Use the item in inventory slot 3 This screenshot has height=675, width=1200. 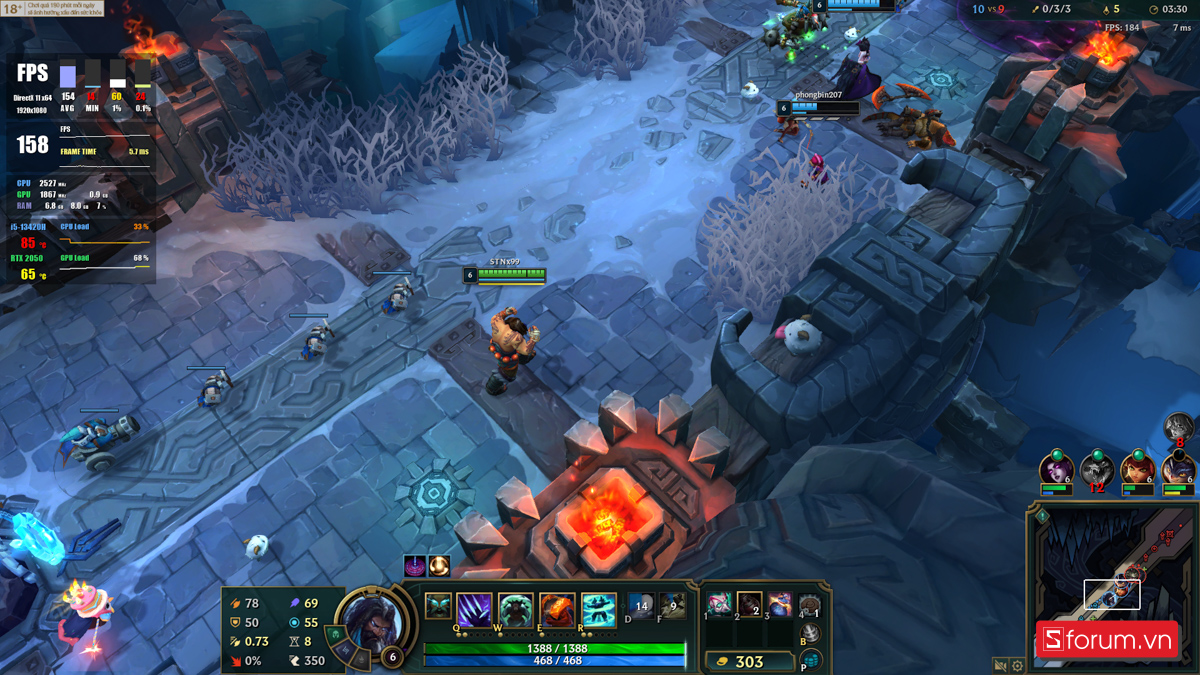(780, 604)
